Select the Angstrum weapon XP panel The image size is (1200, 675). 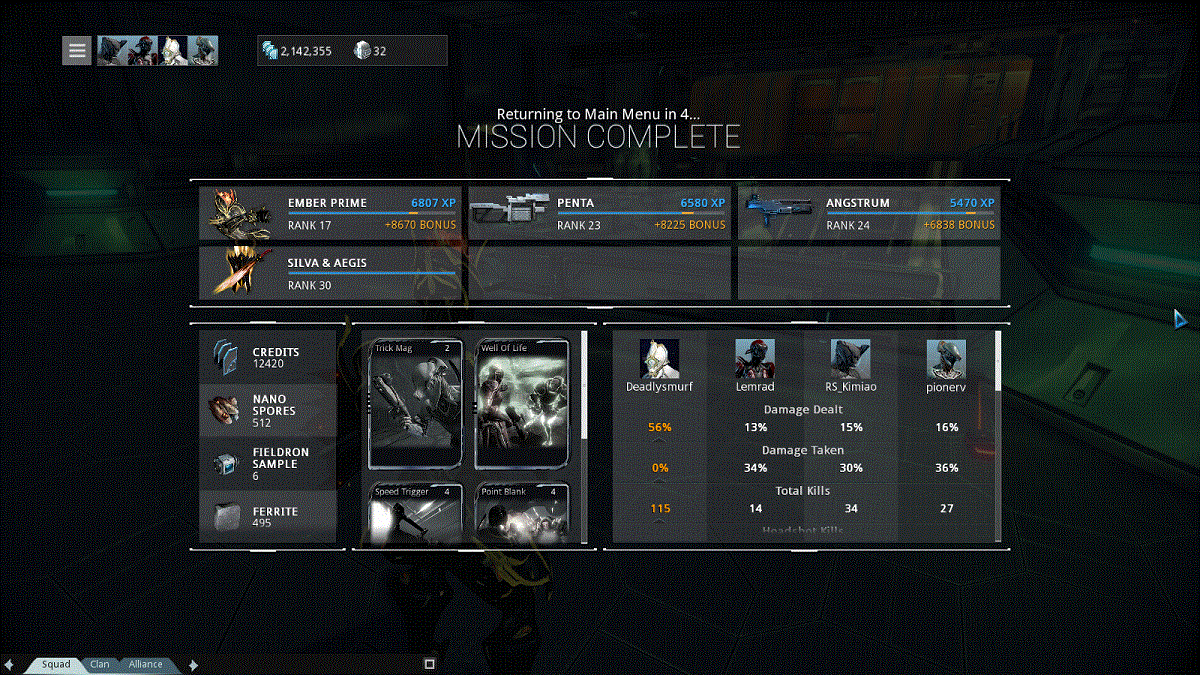[868, 213]
